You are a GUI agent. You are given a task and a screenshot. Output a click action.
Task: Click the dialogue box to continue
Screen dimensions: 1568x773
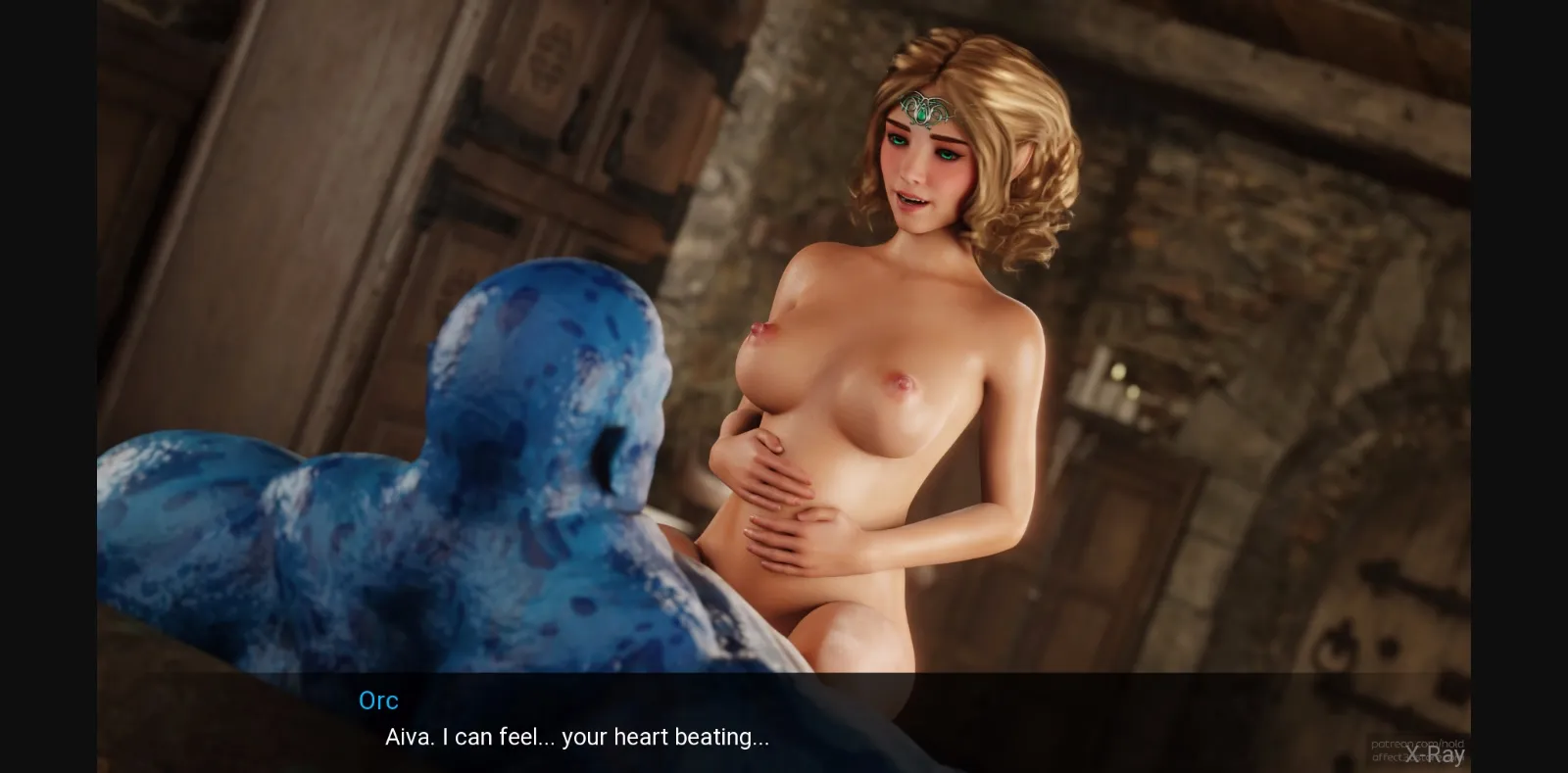pos(784,720)
